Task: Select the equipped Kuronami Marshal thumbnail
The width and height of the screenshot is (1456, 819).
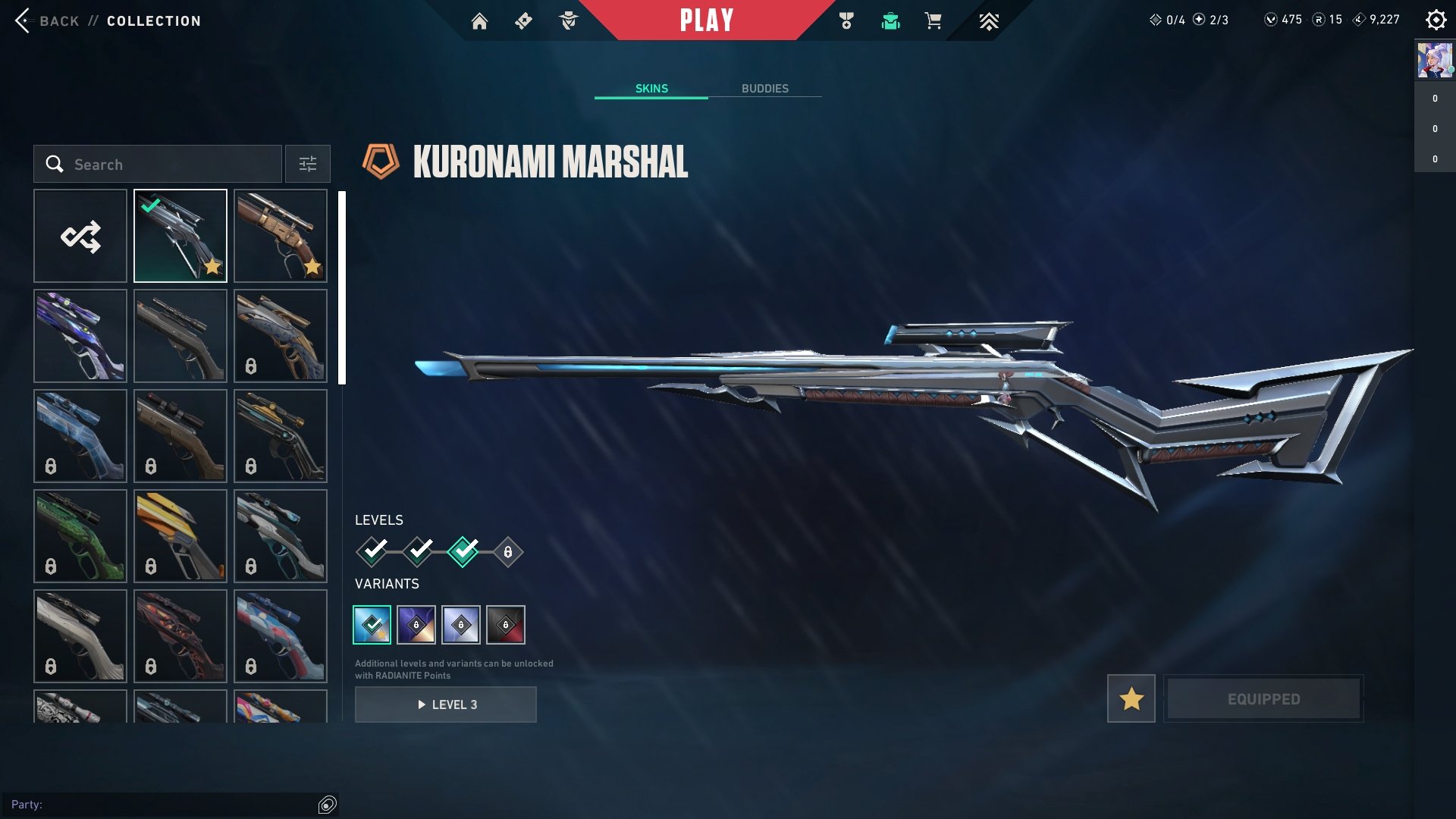Action: (180, 236)
